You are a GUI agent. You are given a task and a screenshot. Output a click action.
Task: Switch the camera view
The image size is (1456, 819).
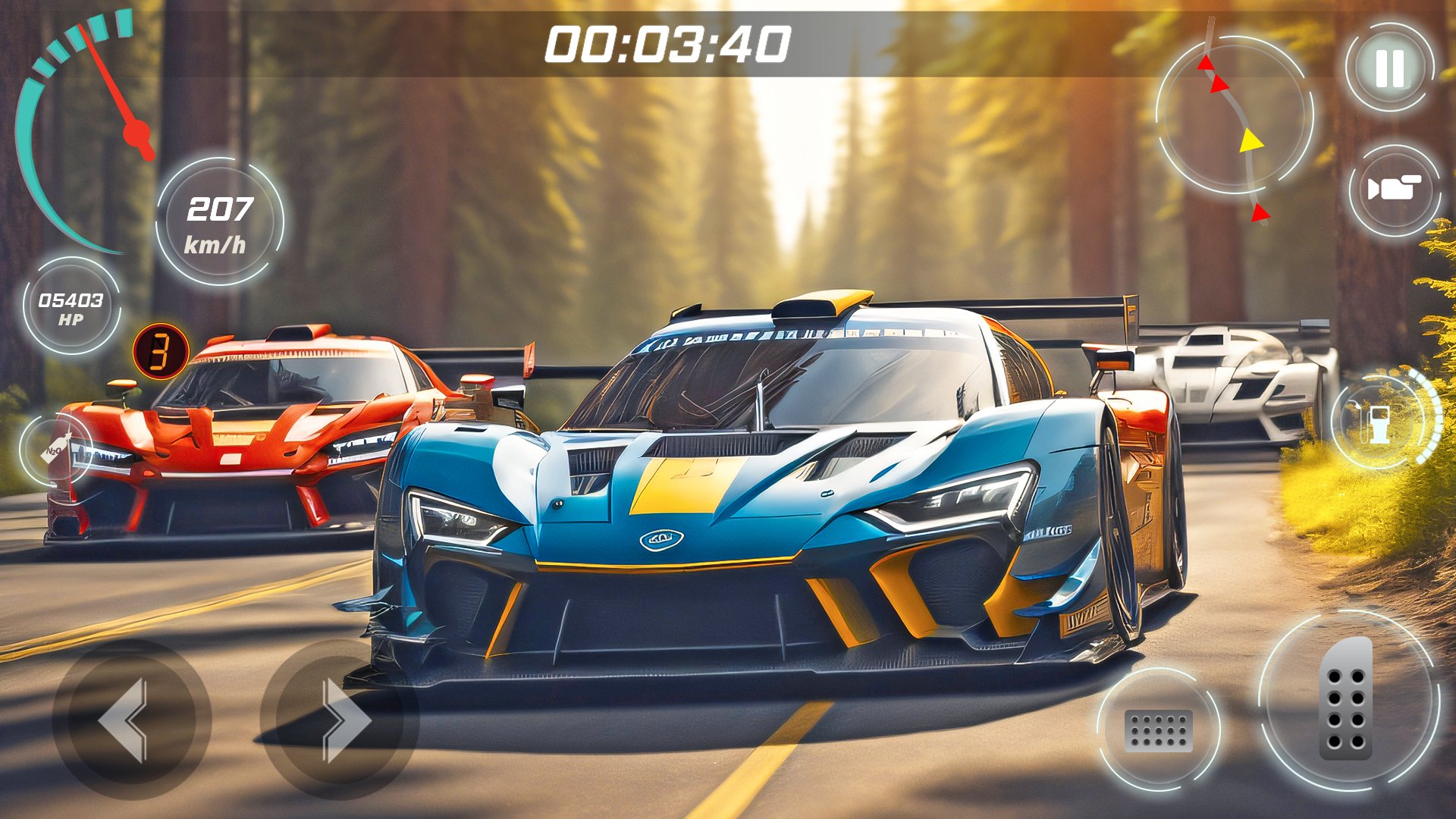pyautogui.click(x=1394, y=190)
